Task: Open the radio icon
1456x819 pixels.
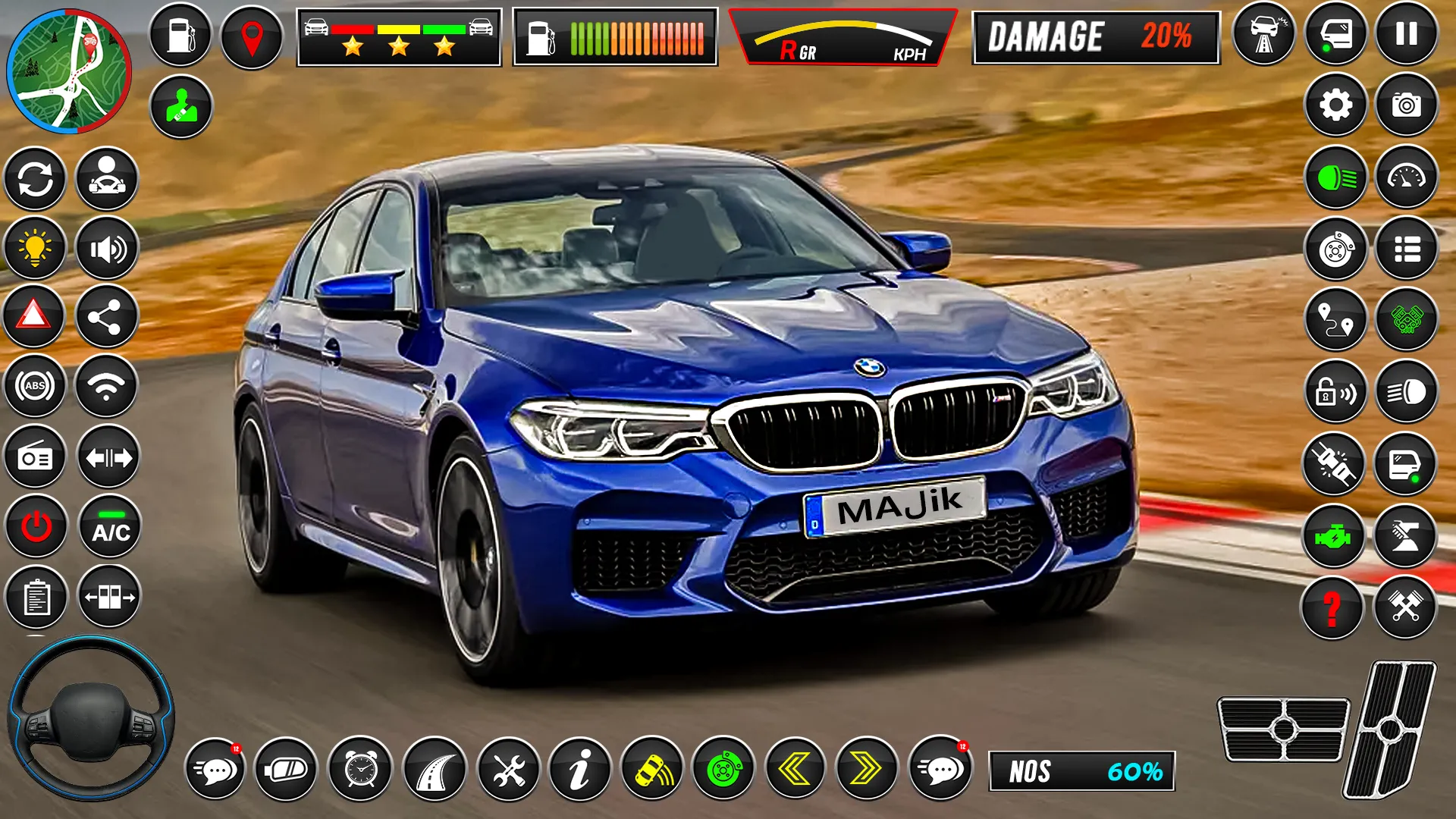Action: pyautogui.click(x=35, y=457)
